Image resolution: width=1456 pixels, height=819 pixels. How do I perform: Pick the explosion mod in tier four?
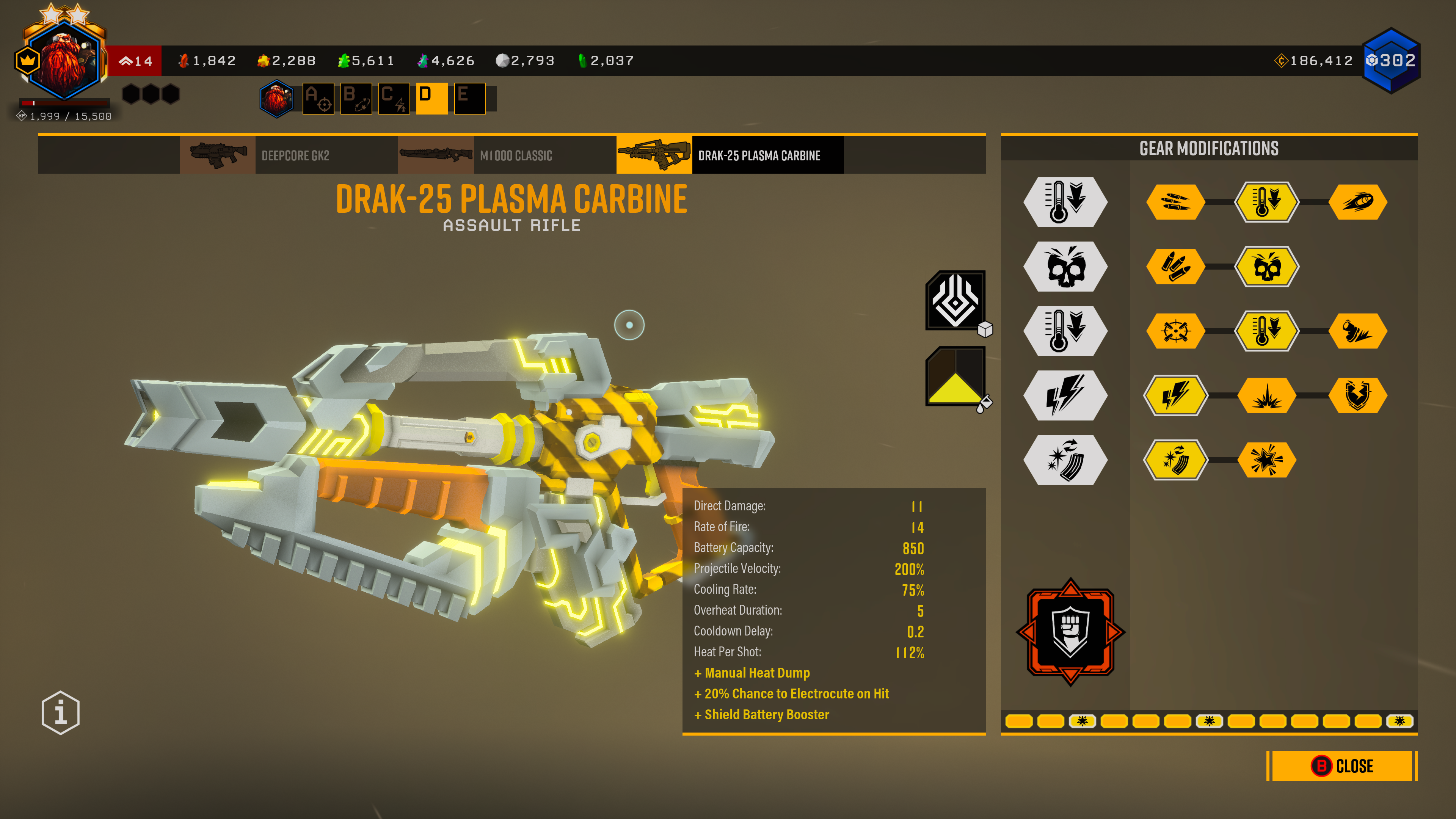coord(1267,395)
